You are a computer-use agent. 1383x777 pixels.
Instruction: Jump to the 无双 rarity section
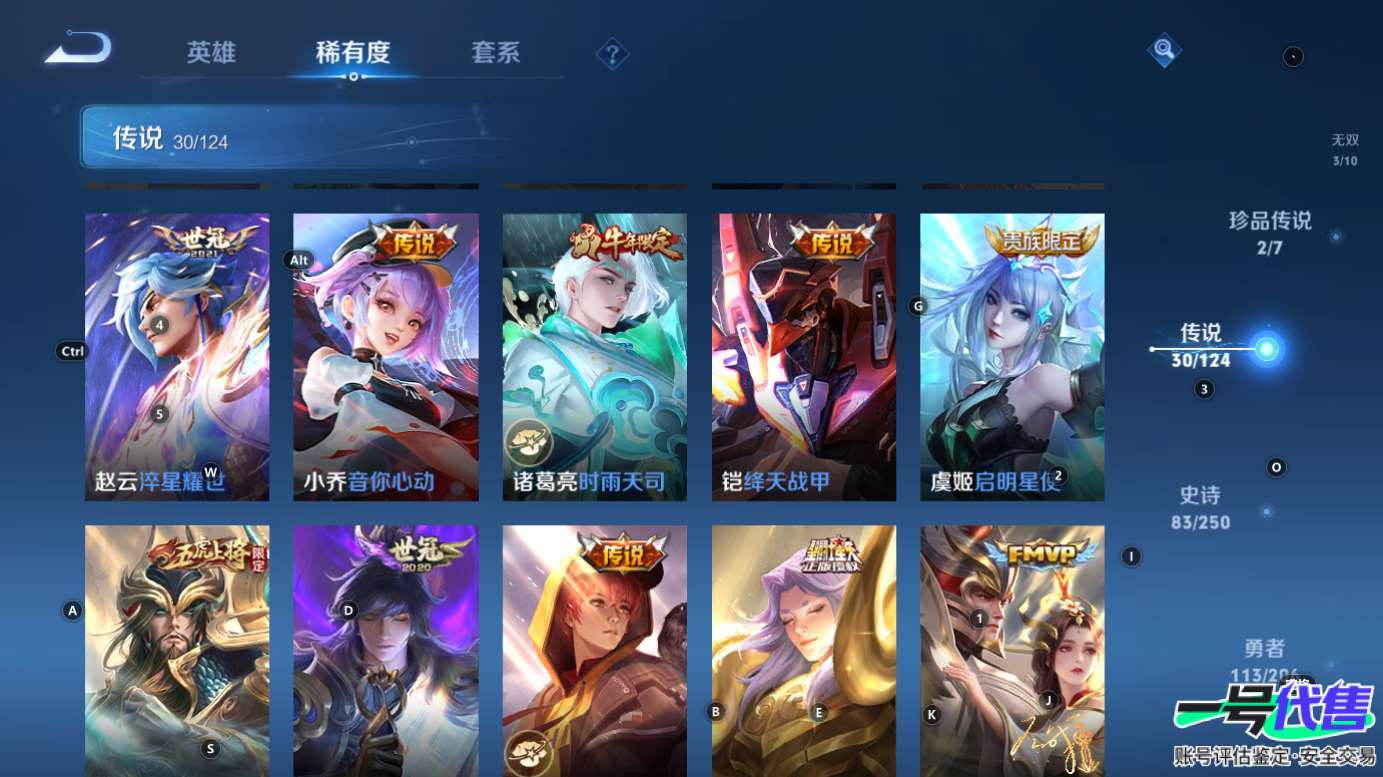(1345, 150)
